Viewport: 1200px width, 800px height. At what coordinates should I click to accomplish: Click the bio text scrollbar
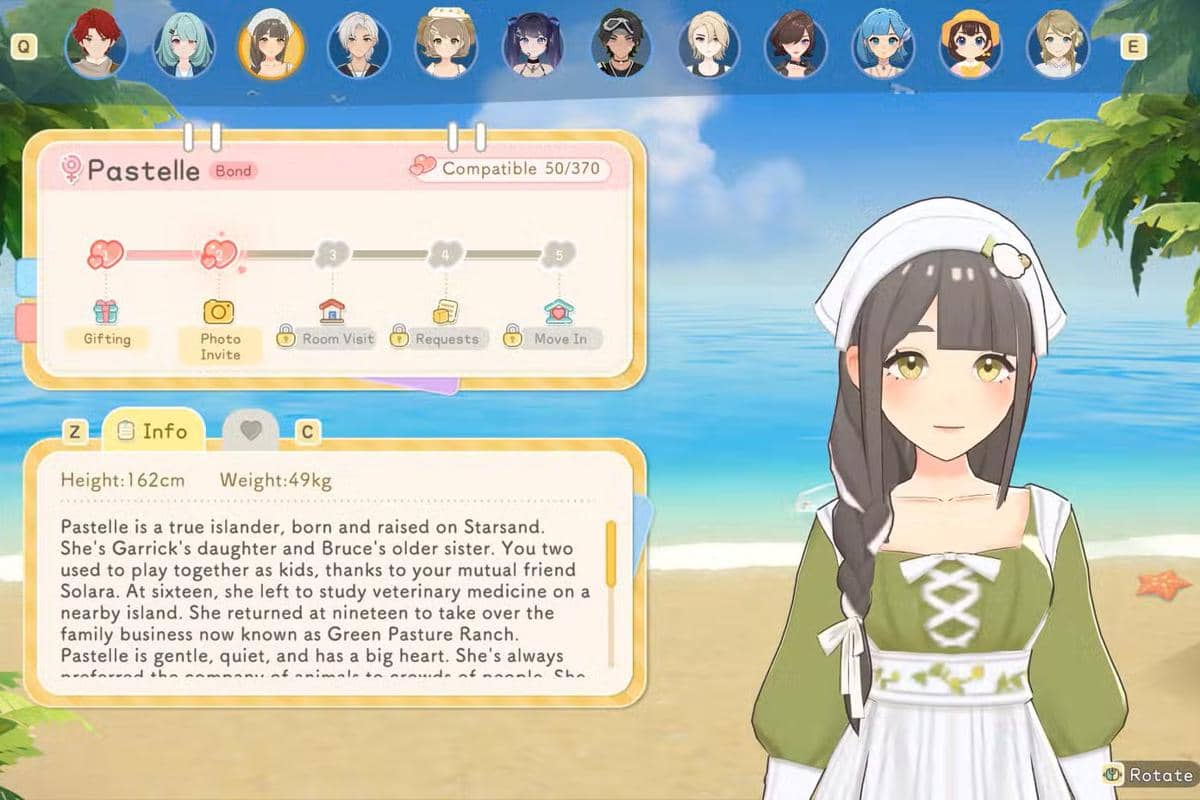point(611,560)
